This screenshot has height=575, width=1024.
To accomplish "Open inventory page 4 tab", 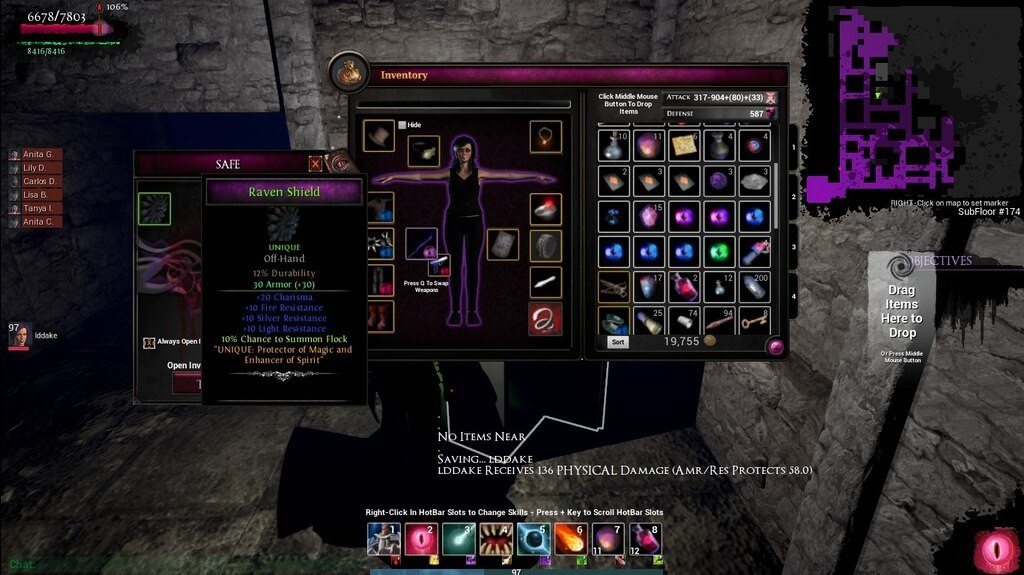I will point(795,295).
